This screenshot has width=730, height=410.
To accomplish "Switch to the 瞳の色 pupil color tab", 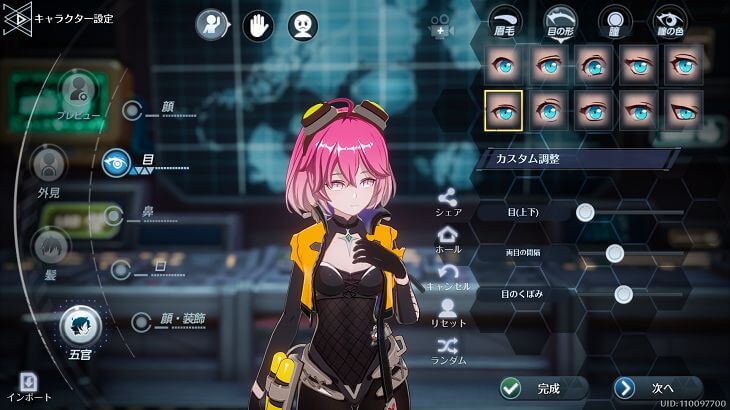I will click(669, 24).
